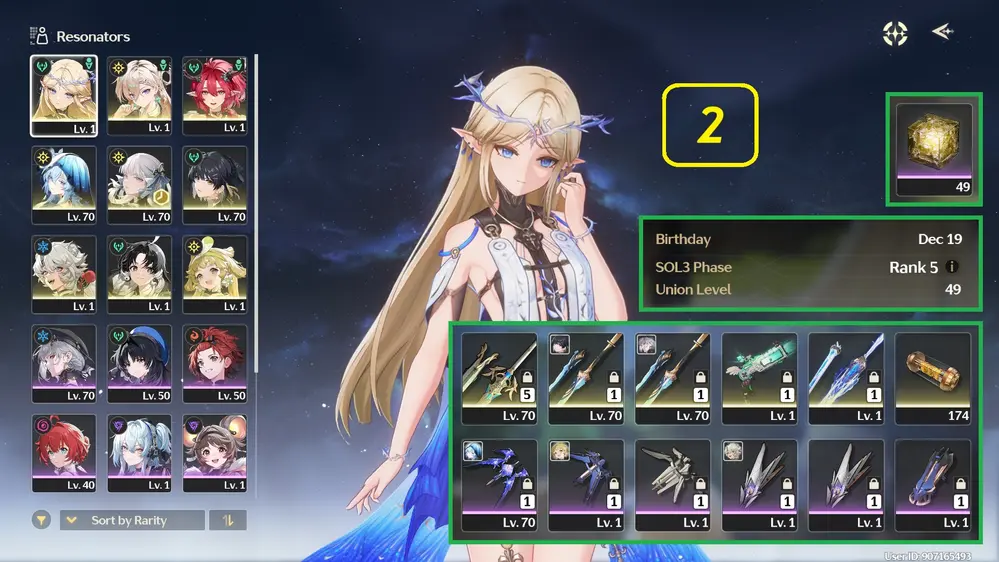Screen dimensions: 999x562
Task: Select the golden cube item showing 49
Action: pyautogui.click(x=934, y=148)
